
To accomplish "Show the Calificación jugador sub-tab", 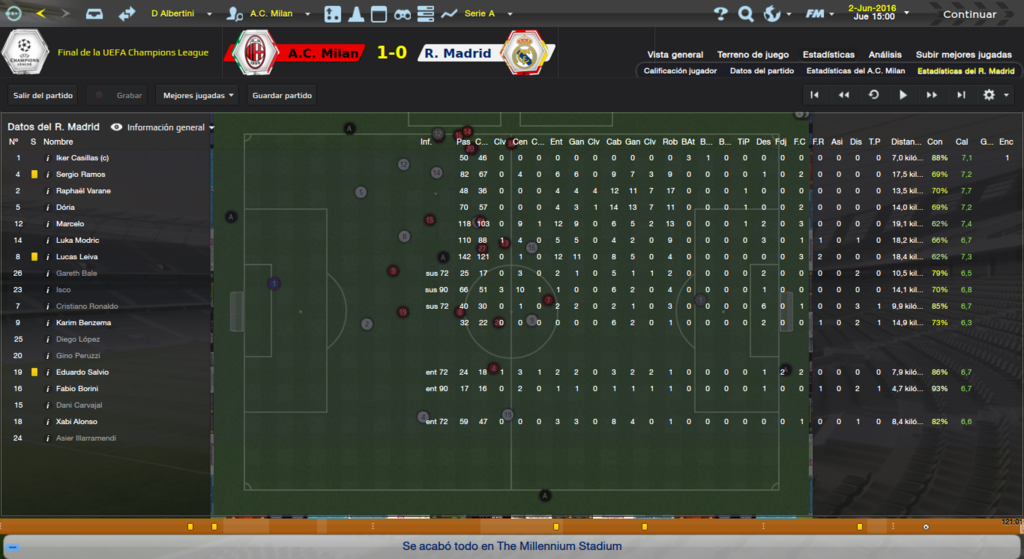I will 680,71.
